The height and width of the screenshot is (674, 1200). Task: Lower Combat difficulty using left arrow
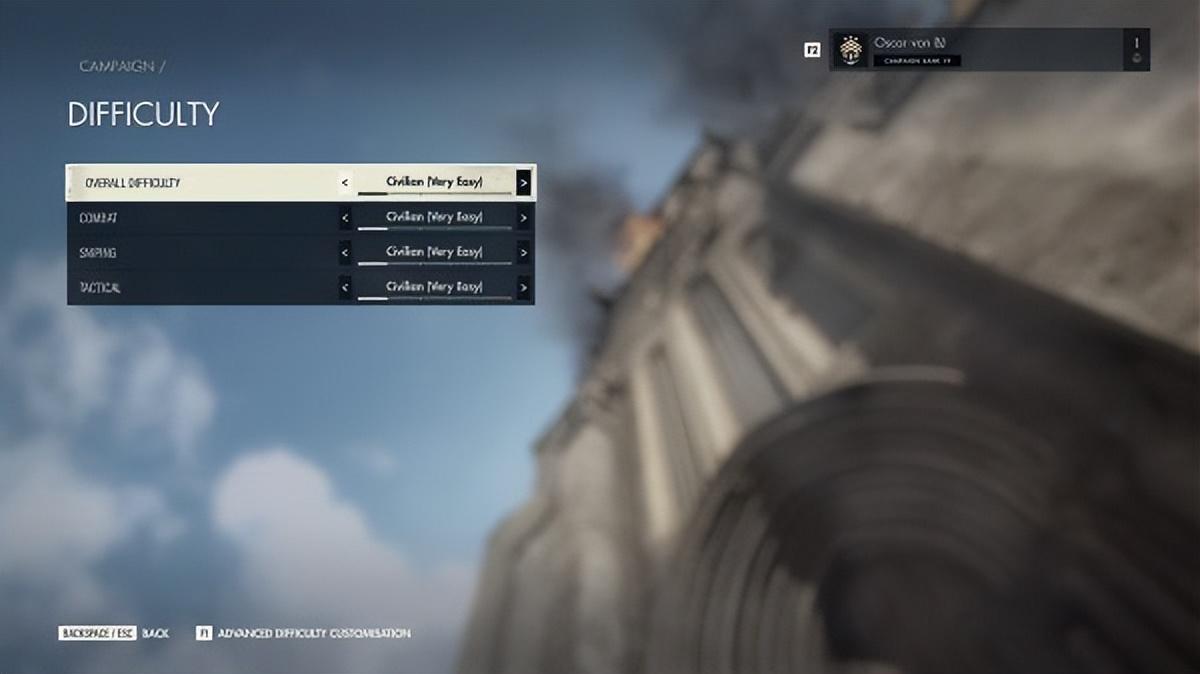(x=345, y=218)
